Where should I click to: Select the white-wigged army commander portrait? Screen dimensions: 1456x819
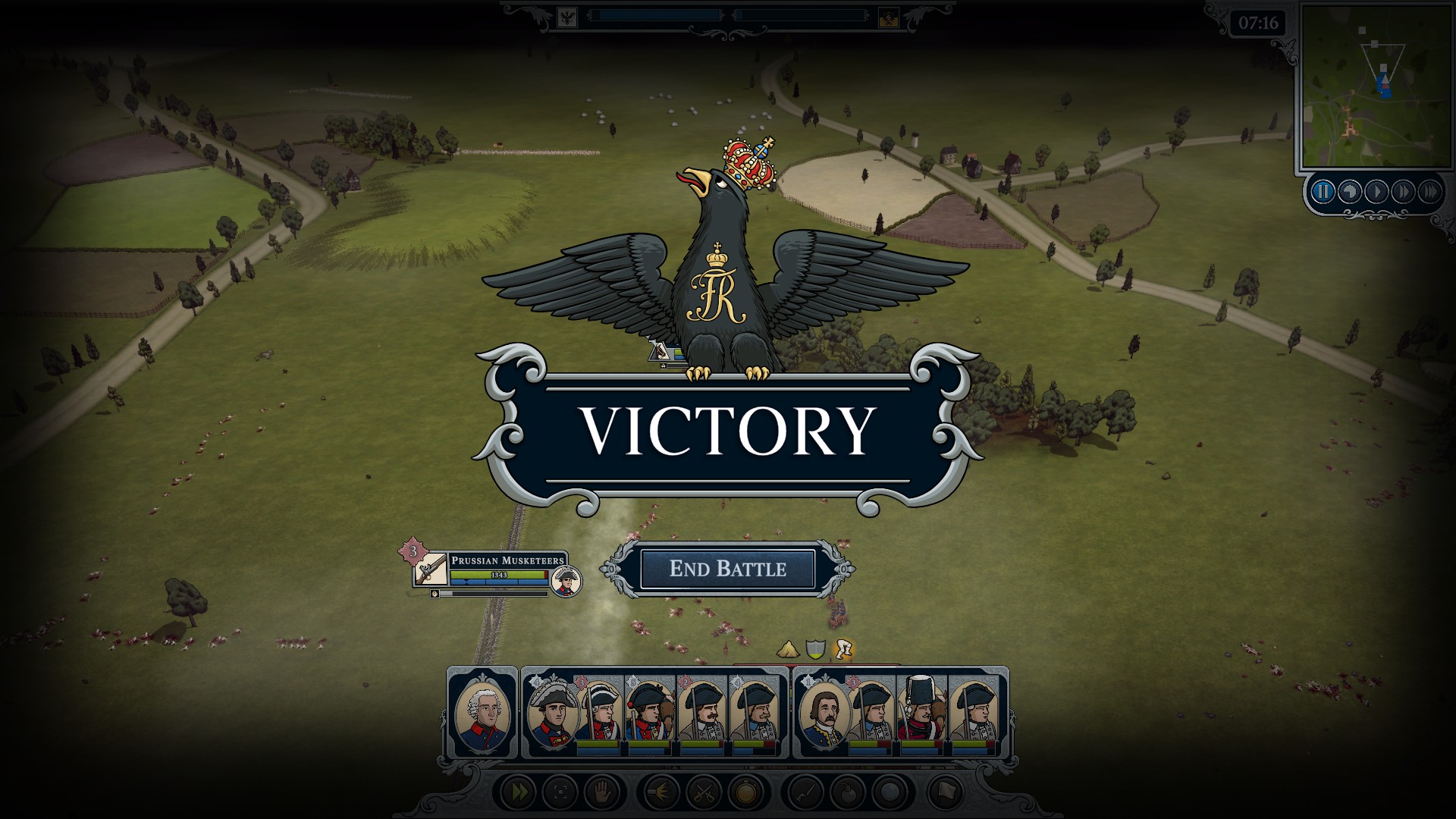(x=482, y=713)
